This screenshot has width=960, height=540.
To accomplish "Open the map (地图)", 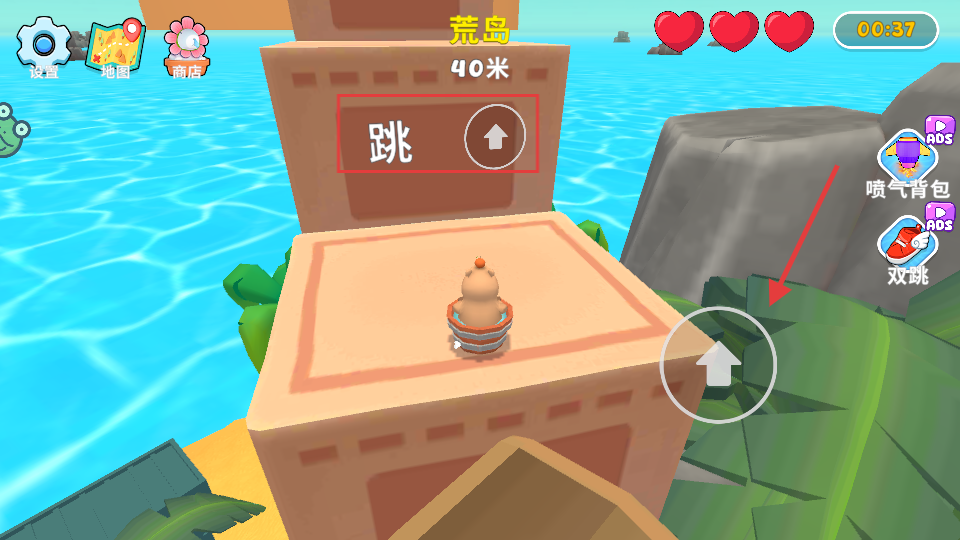I will pyautogui.click(x=115, y=44).
